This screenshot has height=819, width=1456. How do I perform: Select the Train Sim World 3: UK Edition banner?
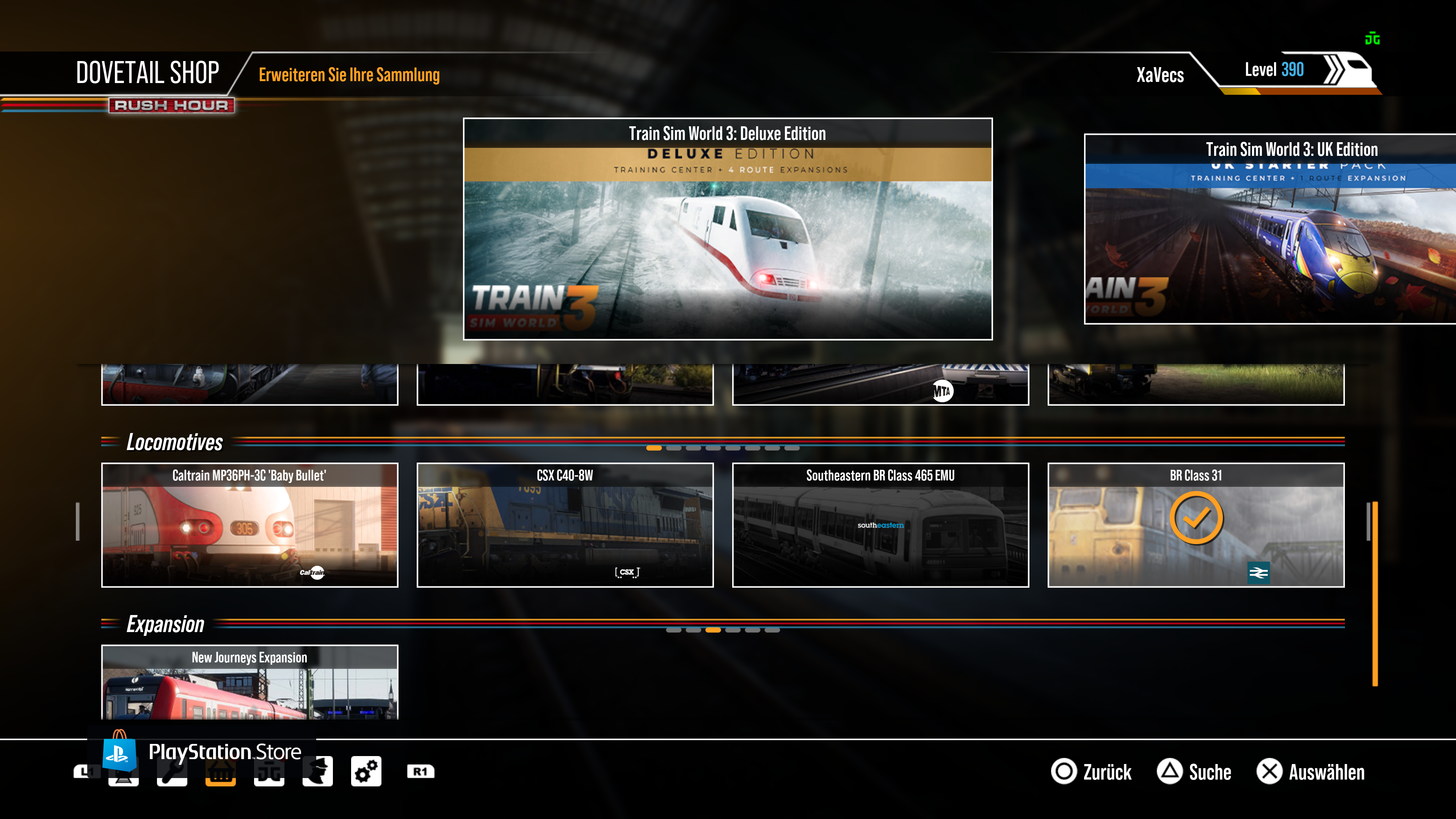tap(1269, 229)
